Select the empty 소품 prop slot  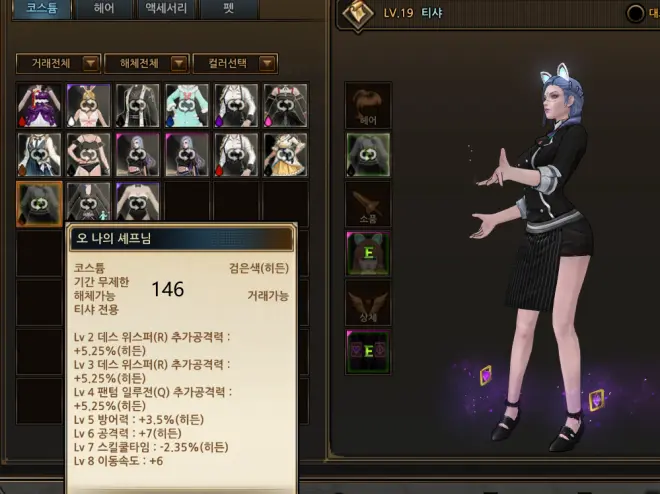click(x=367, y=203)
